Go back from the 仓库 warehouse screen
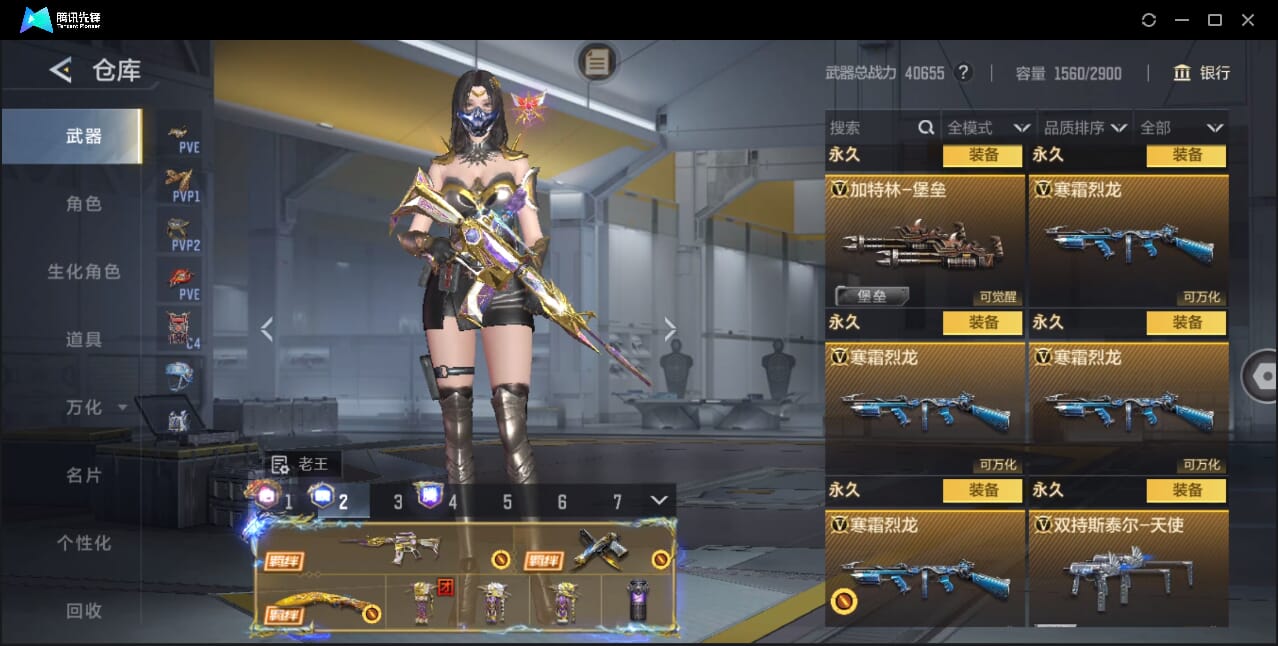 (x=61, y=70)
